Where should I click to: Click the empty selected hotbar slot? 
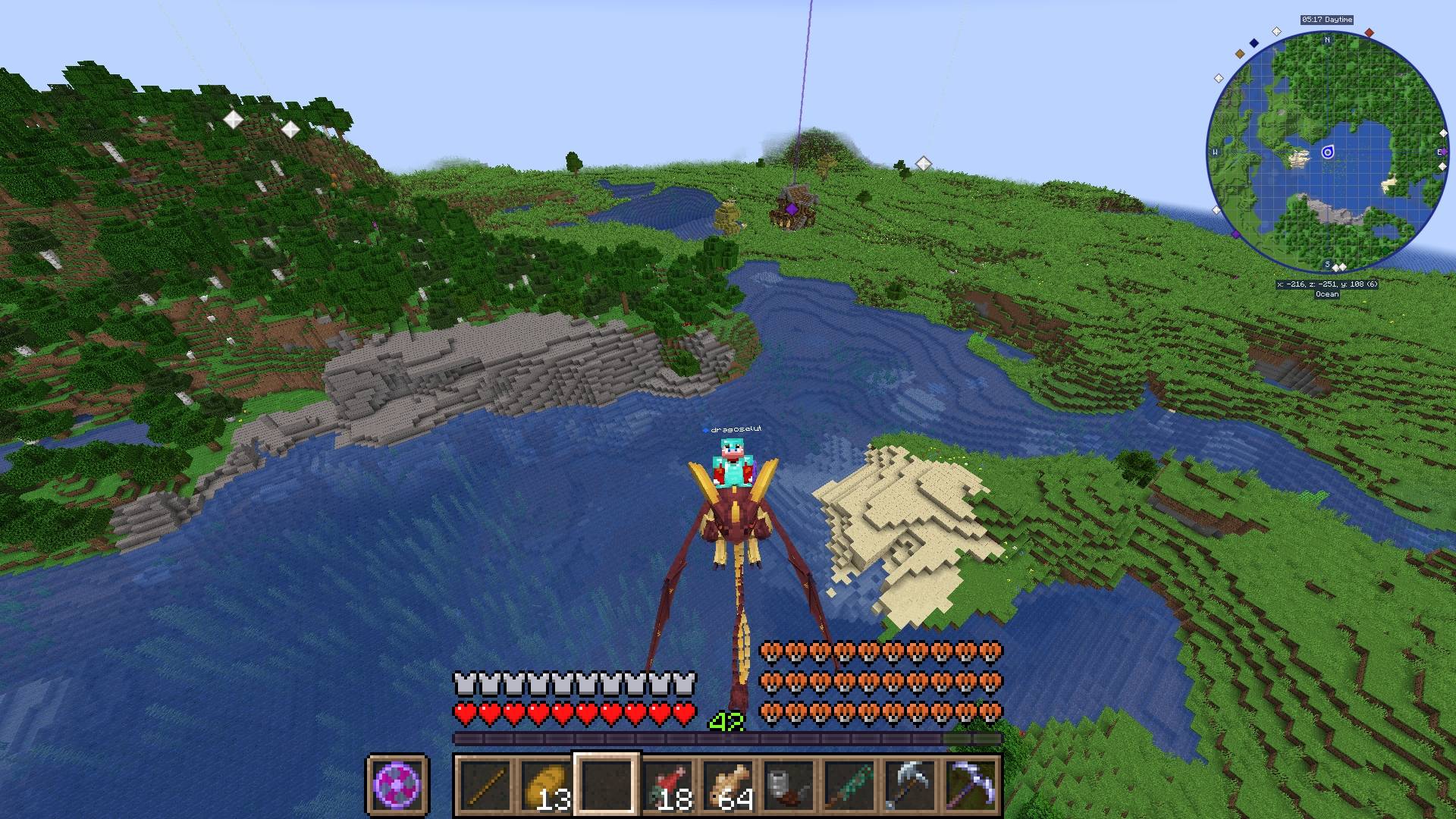coord(607,785)
